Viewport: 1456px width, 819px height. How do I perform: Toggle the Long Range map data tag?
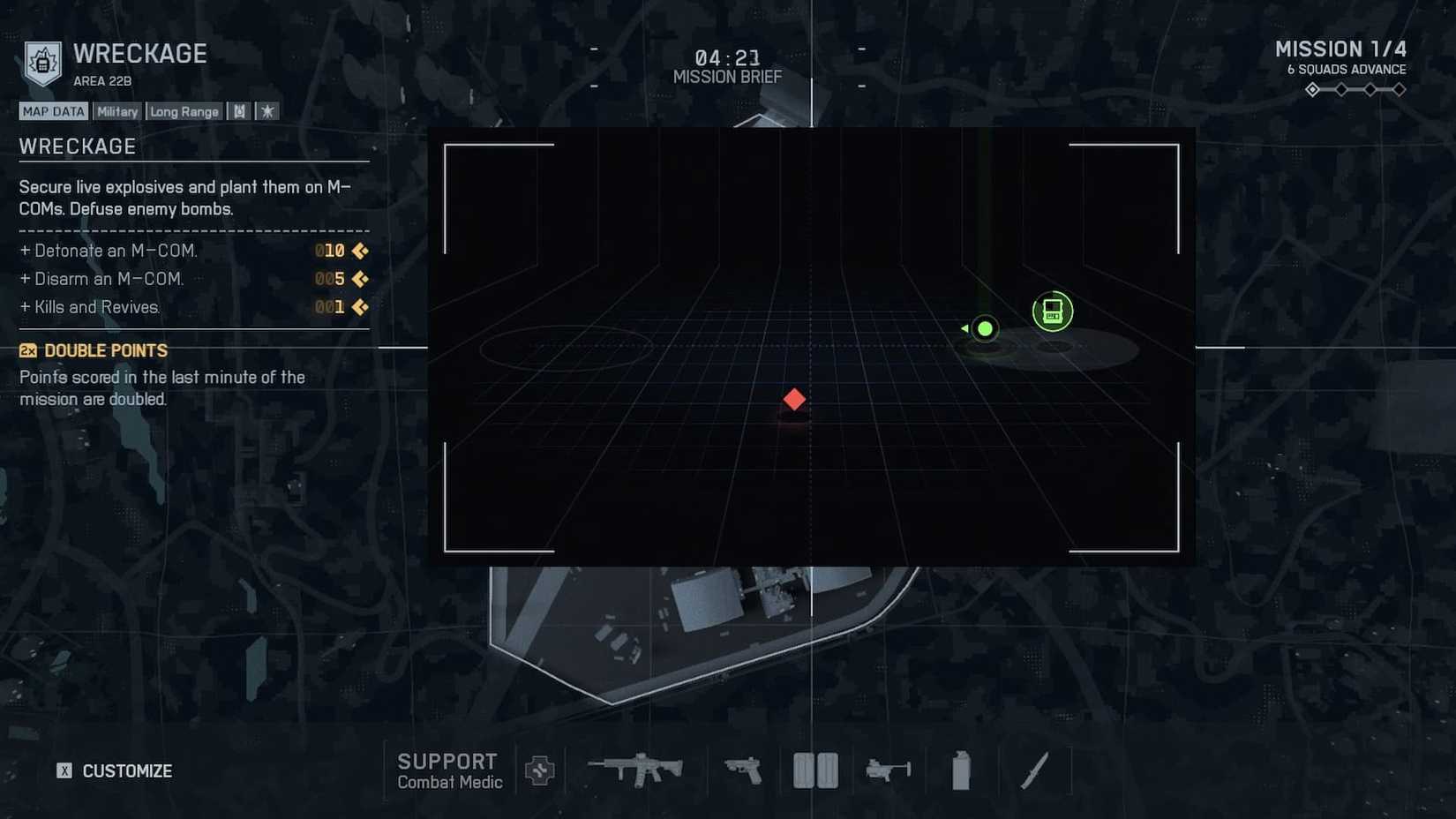pyautogui.click(x=184, y=111)
